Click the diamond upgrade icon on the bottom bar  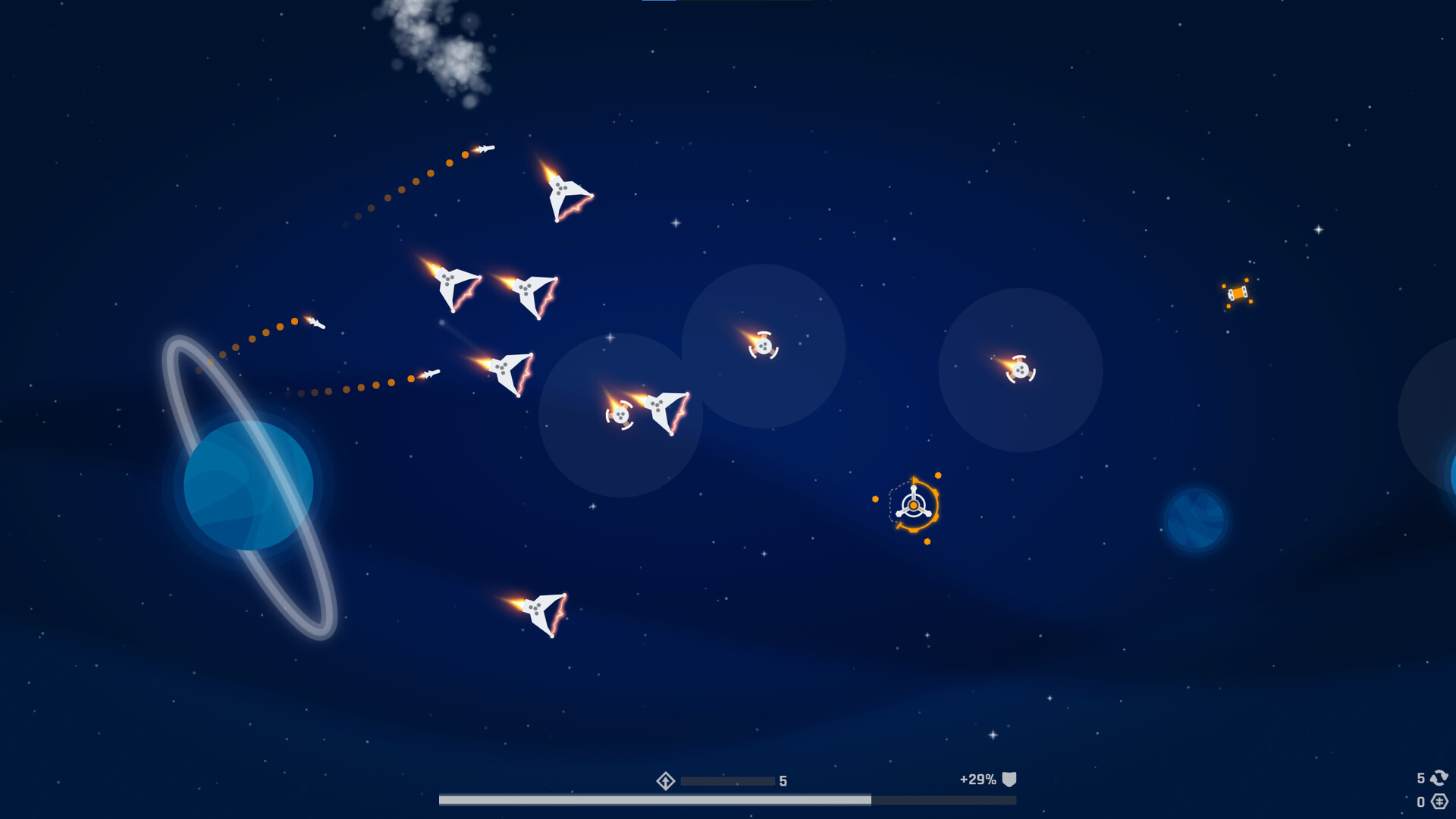point(666,780)
